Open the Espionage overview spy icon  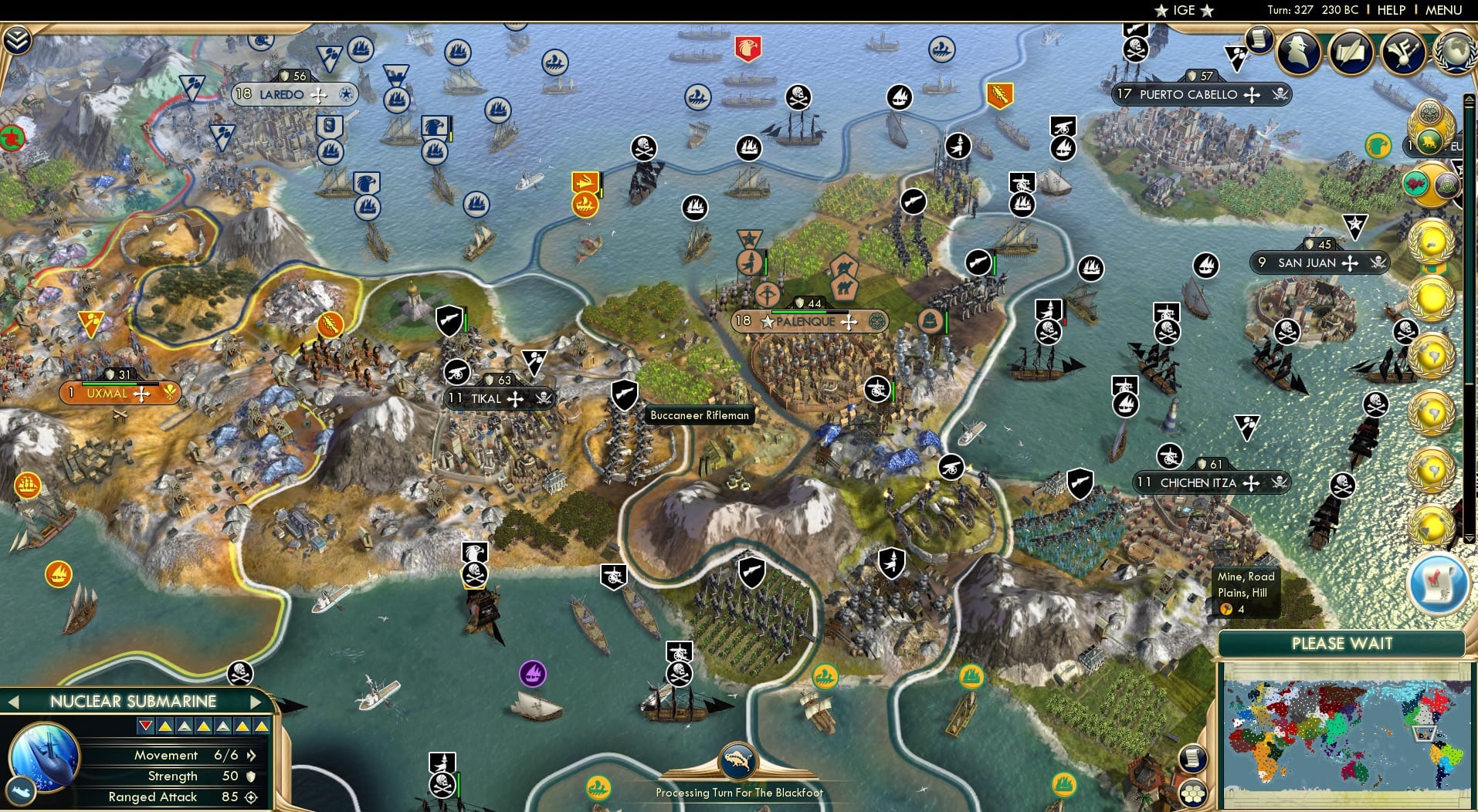(1297, 52)
